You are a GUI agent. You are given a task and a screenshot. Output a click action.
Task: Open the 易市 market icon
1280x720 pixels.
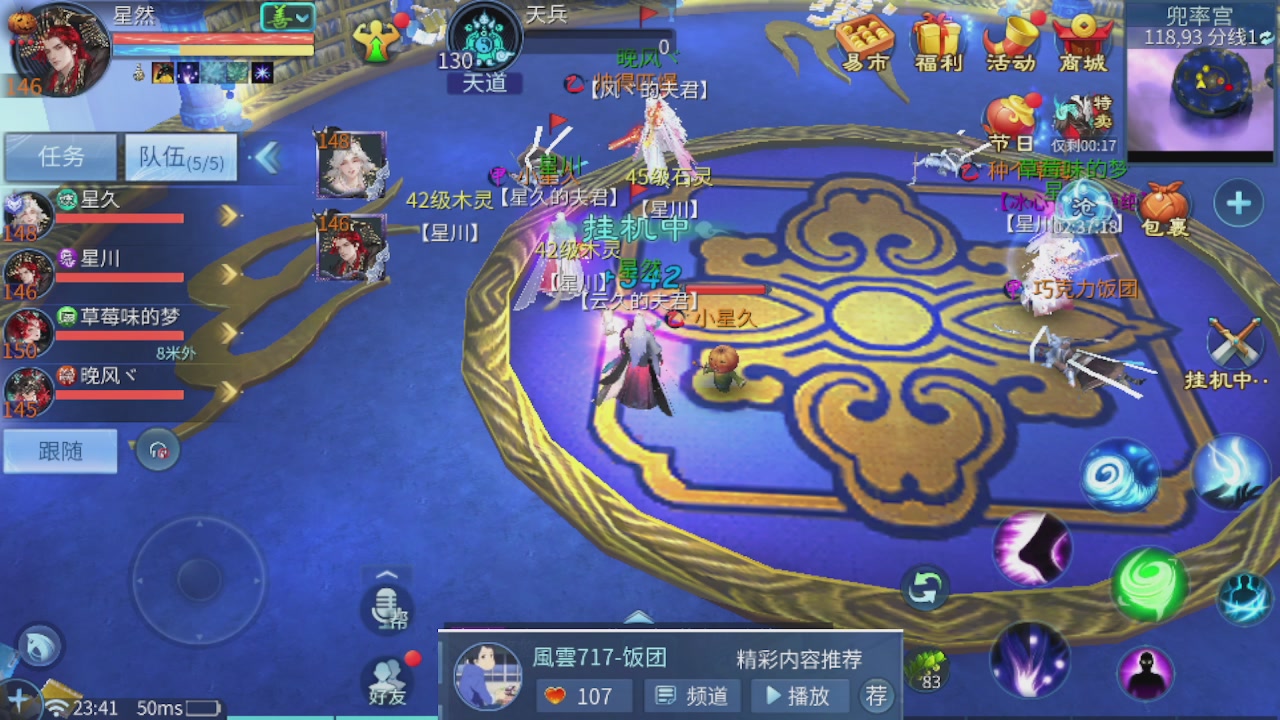864,42
